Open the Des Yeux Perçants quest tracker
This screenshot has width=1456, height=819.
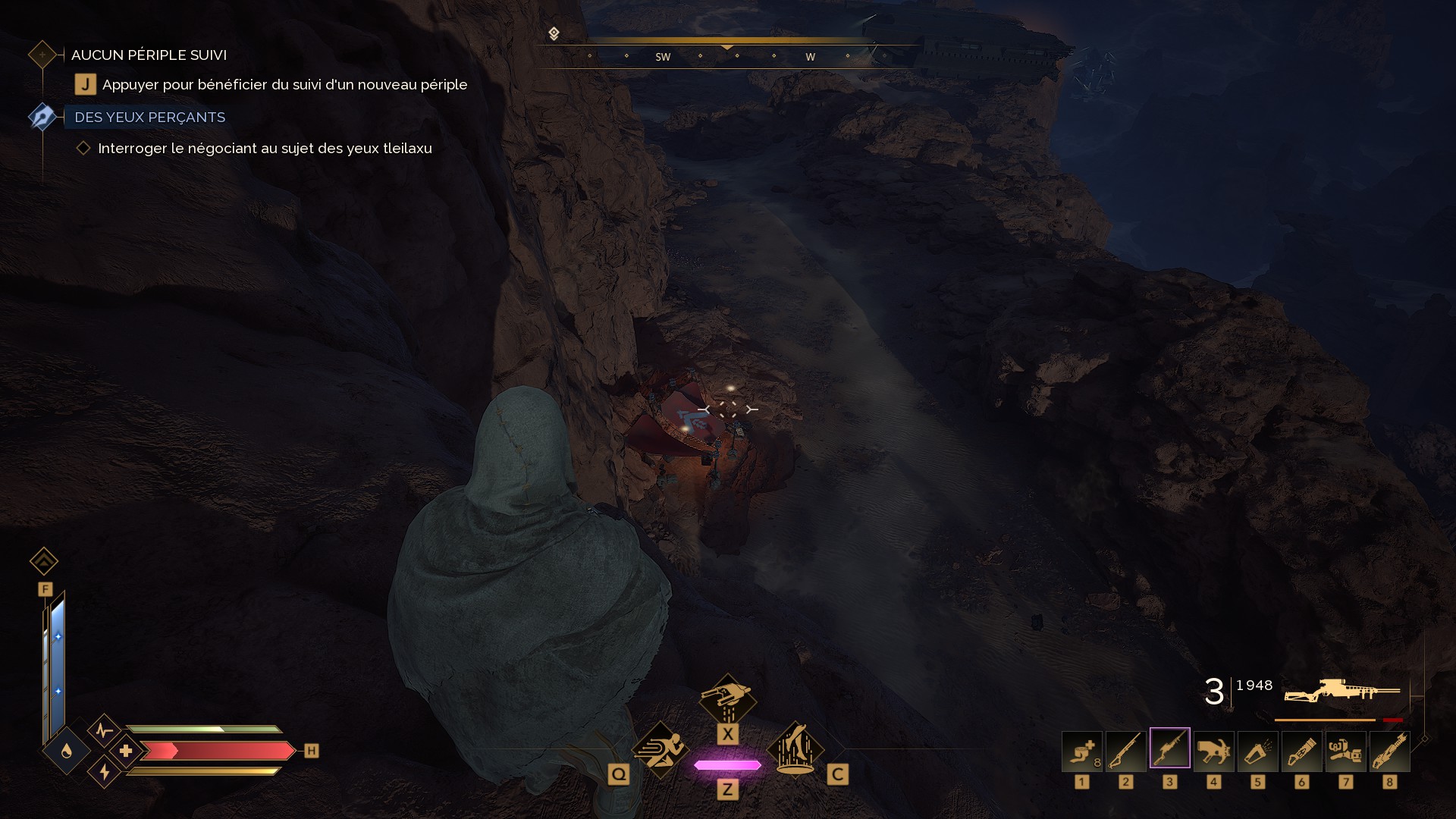149,118
